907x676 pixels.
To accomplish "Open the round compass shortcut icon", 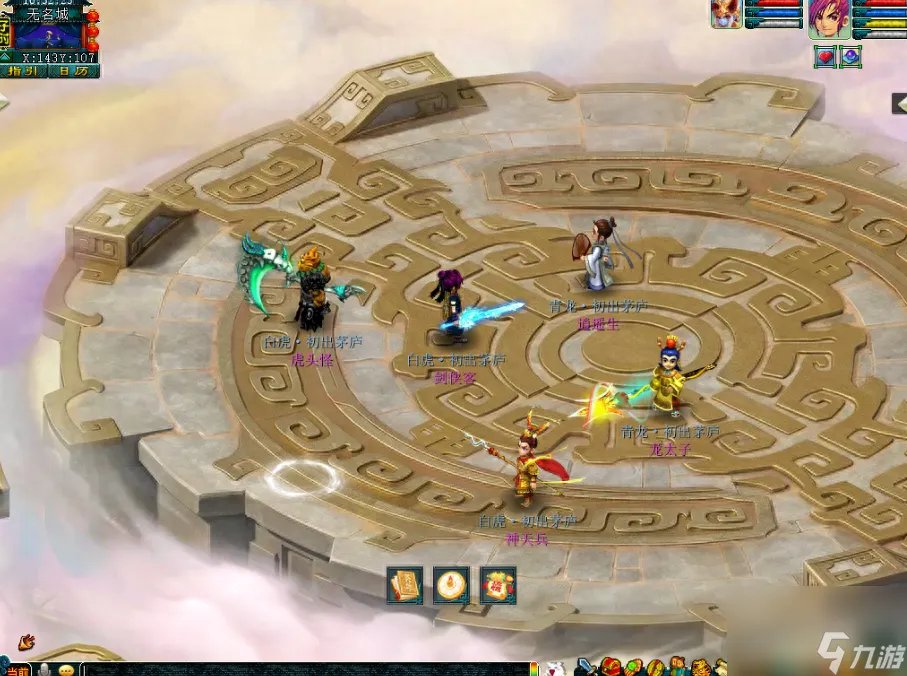I will 451,585.
